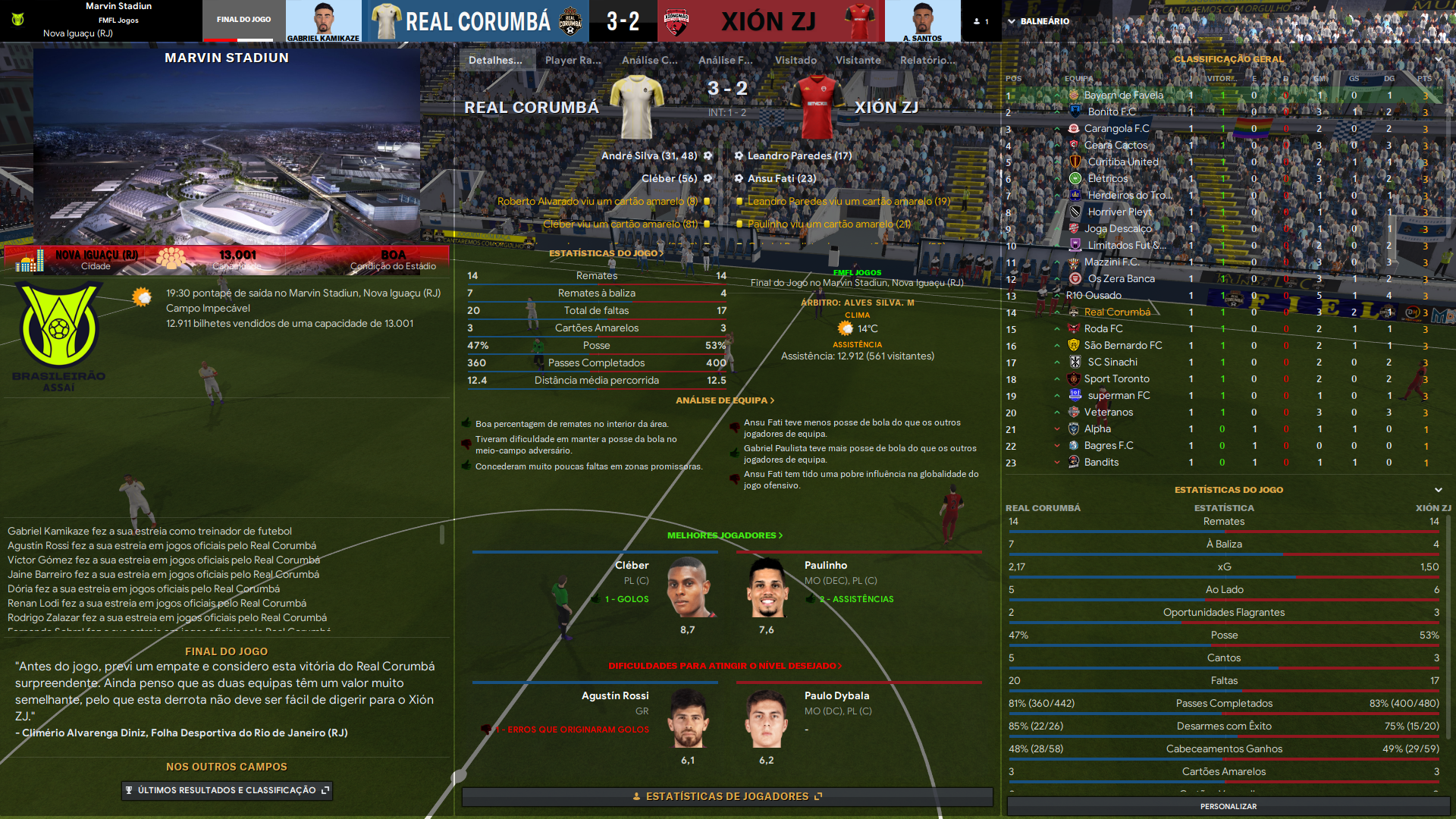The image size is (1456, 819).
Task: Select Paulinho's player portrait
Action: (767, 588)
